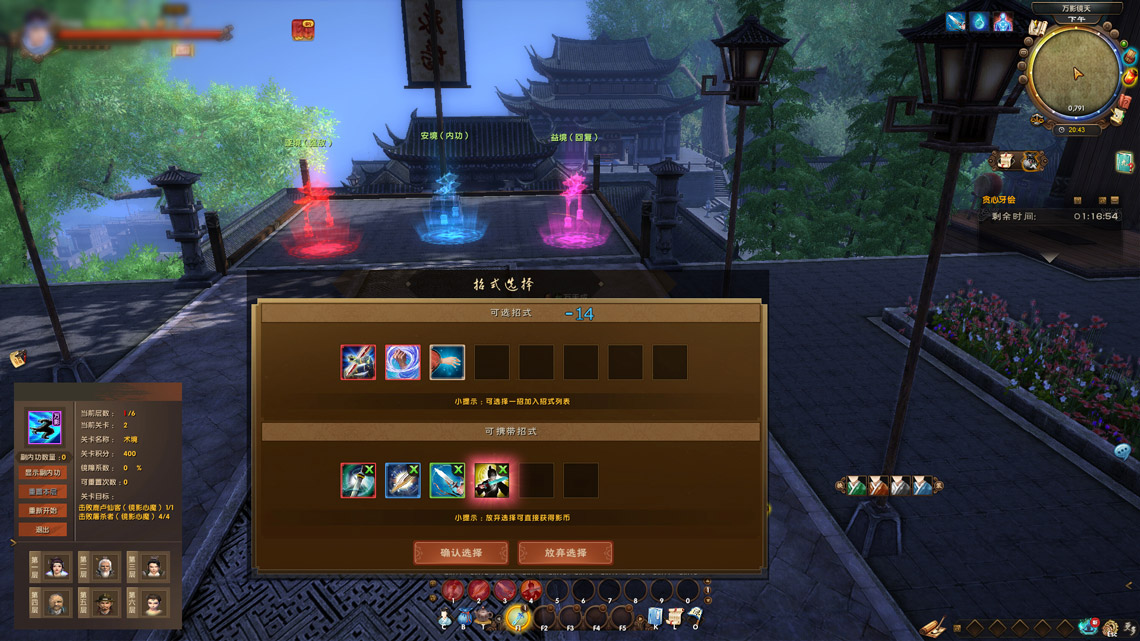Viewport: 1140px width, 641px height.
Task: Open the scroll icon on bottom bar
Action: click(675, 617)
